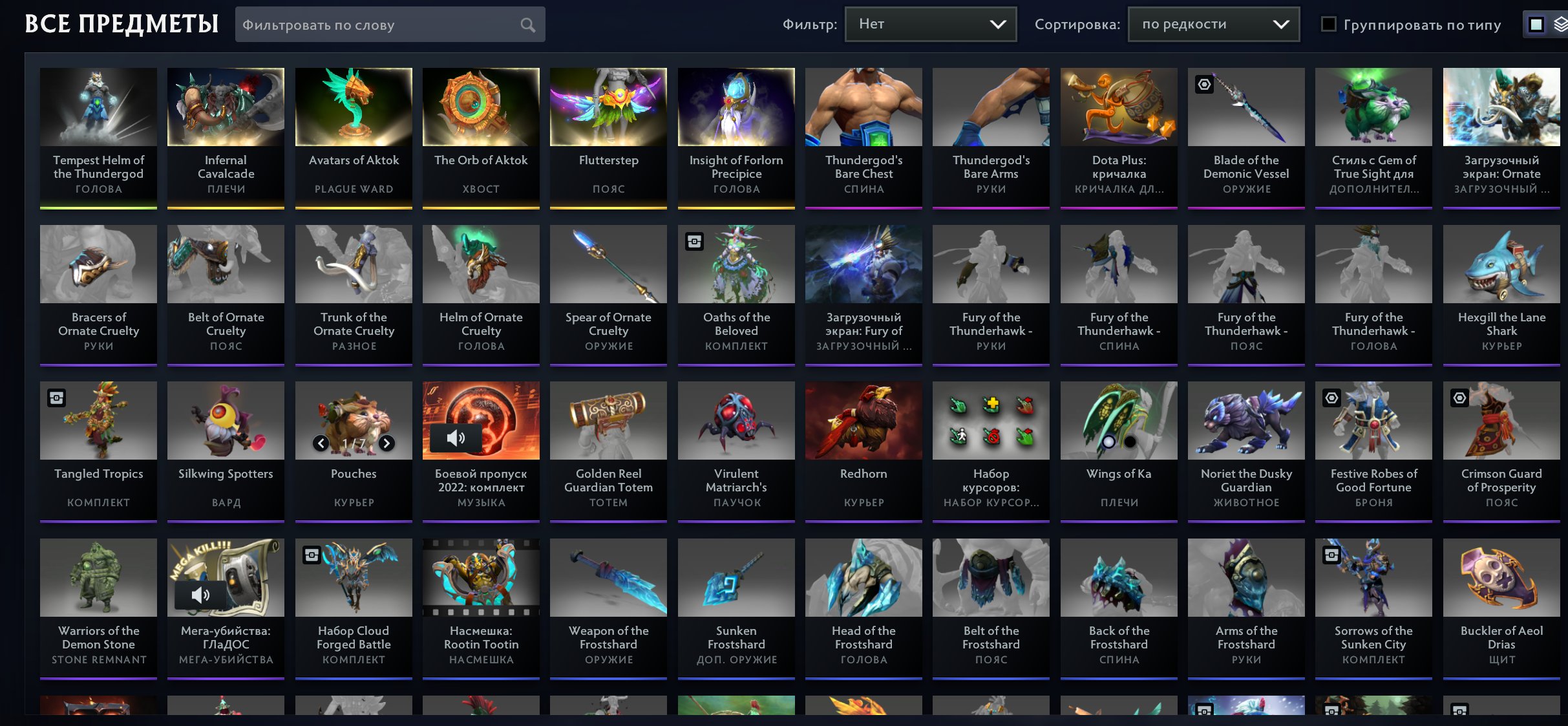
Task: Click the camera icon on Oaths of the Beloved
Action: [694, 241]
